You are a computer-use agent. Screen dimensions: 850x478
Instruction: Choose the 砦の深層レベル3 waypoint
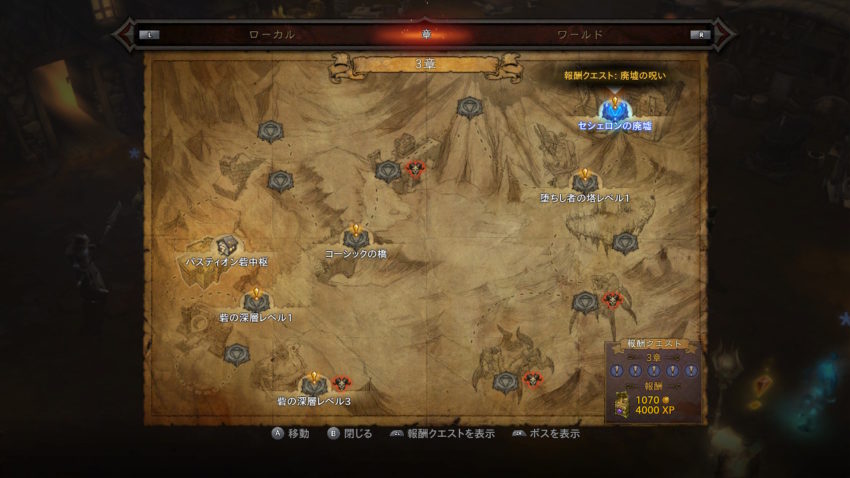pyautogui.click(x=314, y=385)
